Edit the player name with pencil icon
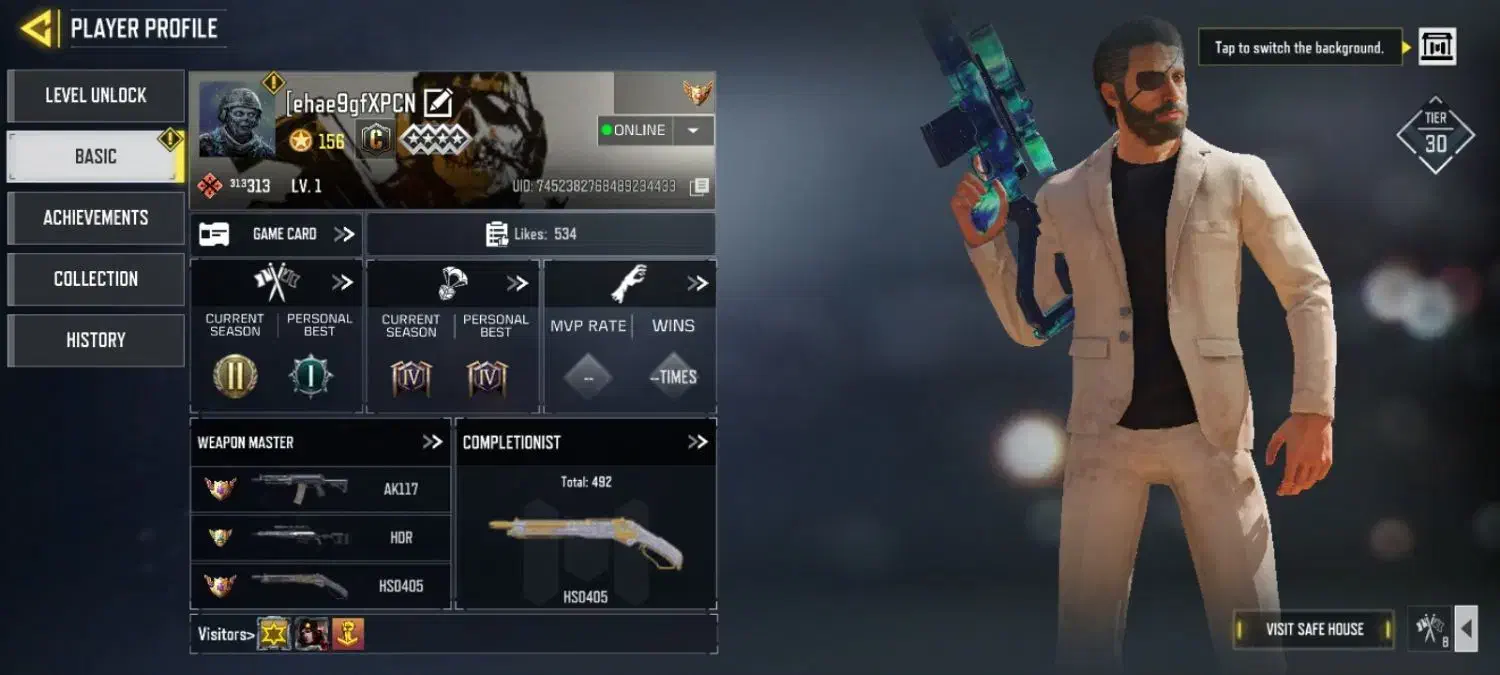Viewport: 1500px width, 675px height. 438,102
